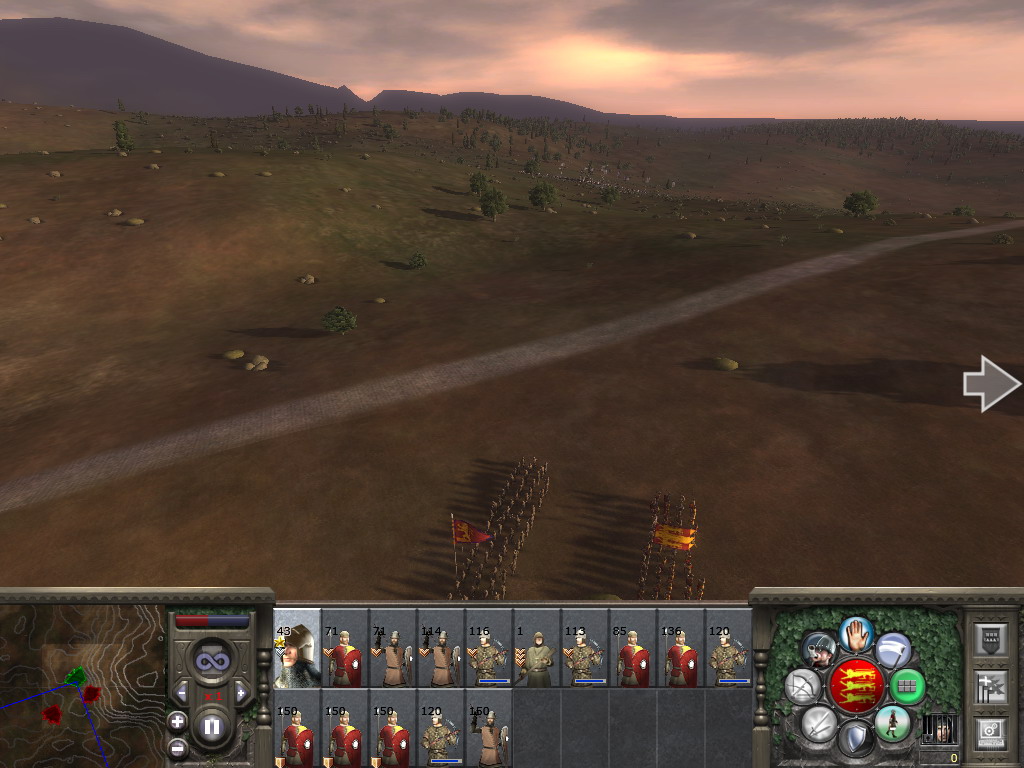This screenshot has height=768, width=1024.
Task: Rotate the camera with the right arrow
Action: [x=990, y=383]
